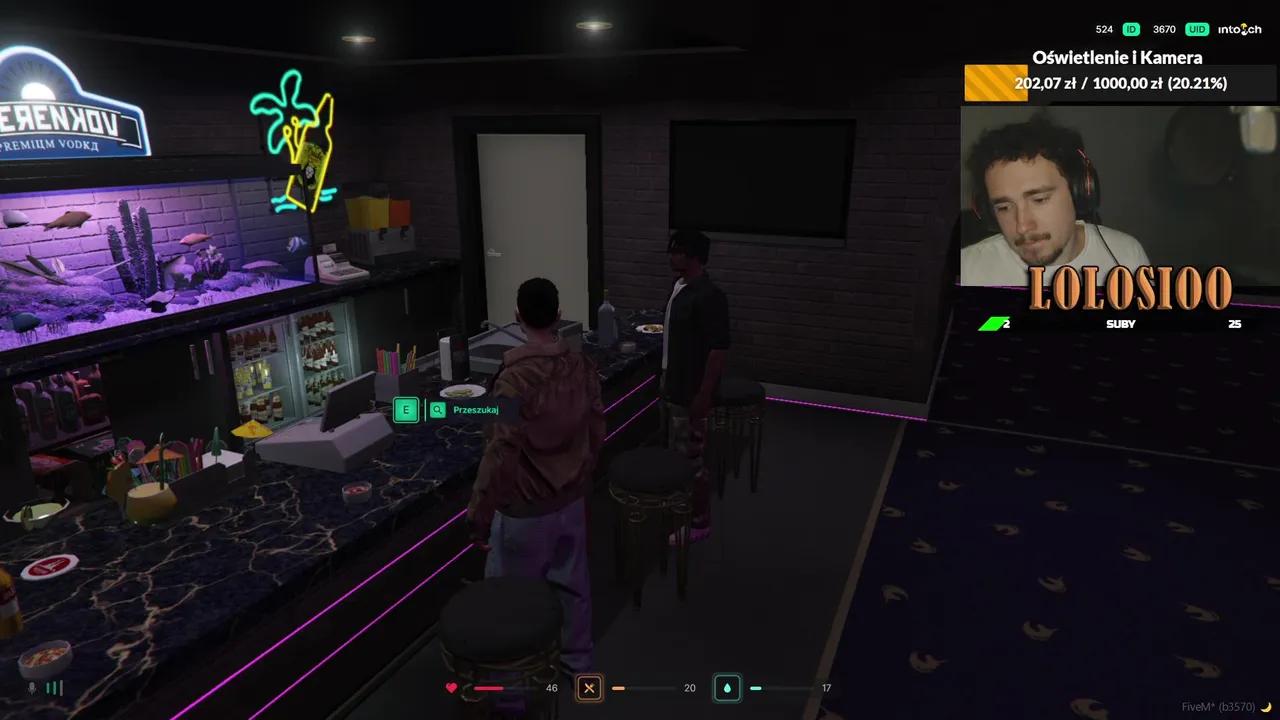
Task: Click the green UID badge icon
Action: pos(1196,29)
